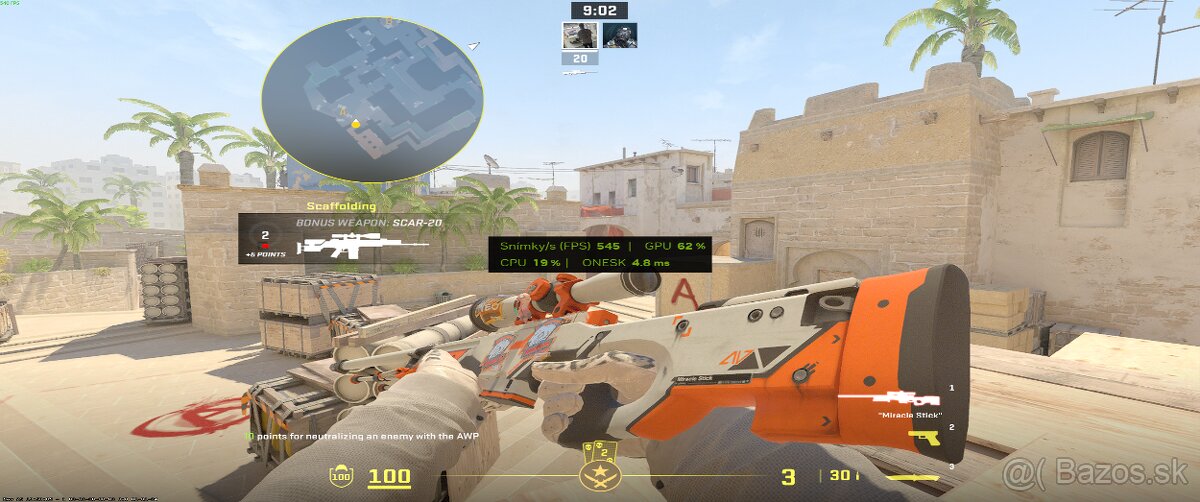
Task: Select the knife weapon slot
Action: (917, 477)
